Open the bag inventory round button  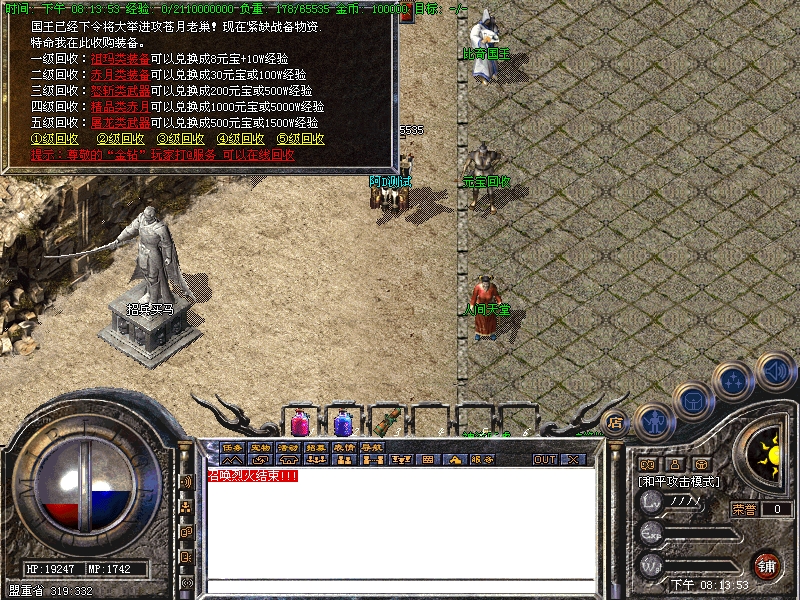click(692, 400)
